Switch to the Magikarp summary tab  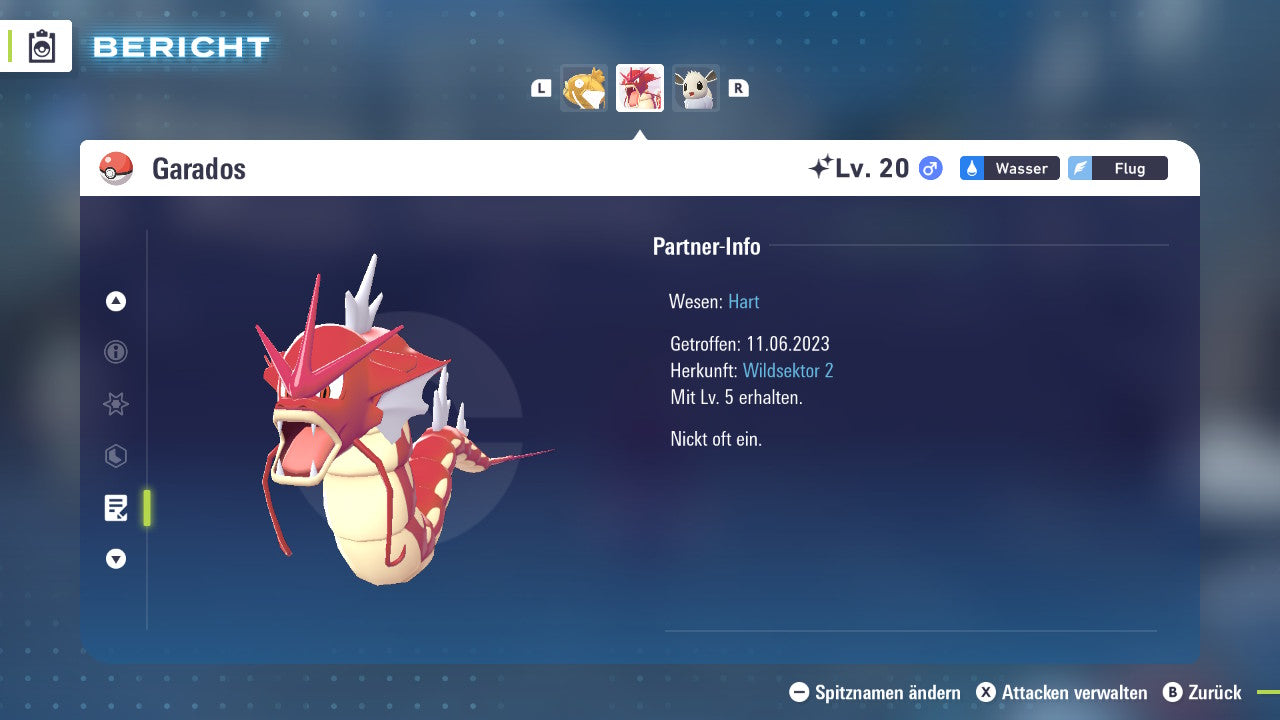(x=583, y=88)
